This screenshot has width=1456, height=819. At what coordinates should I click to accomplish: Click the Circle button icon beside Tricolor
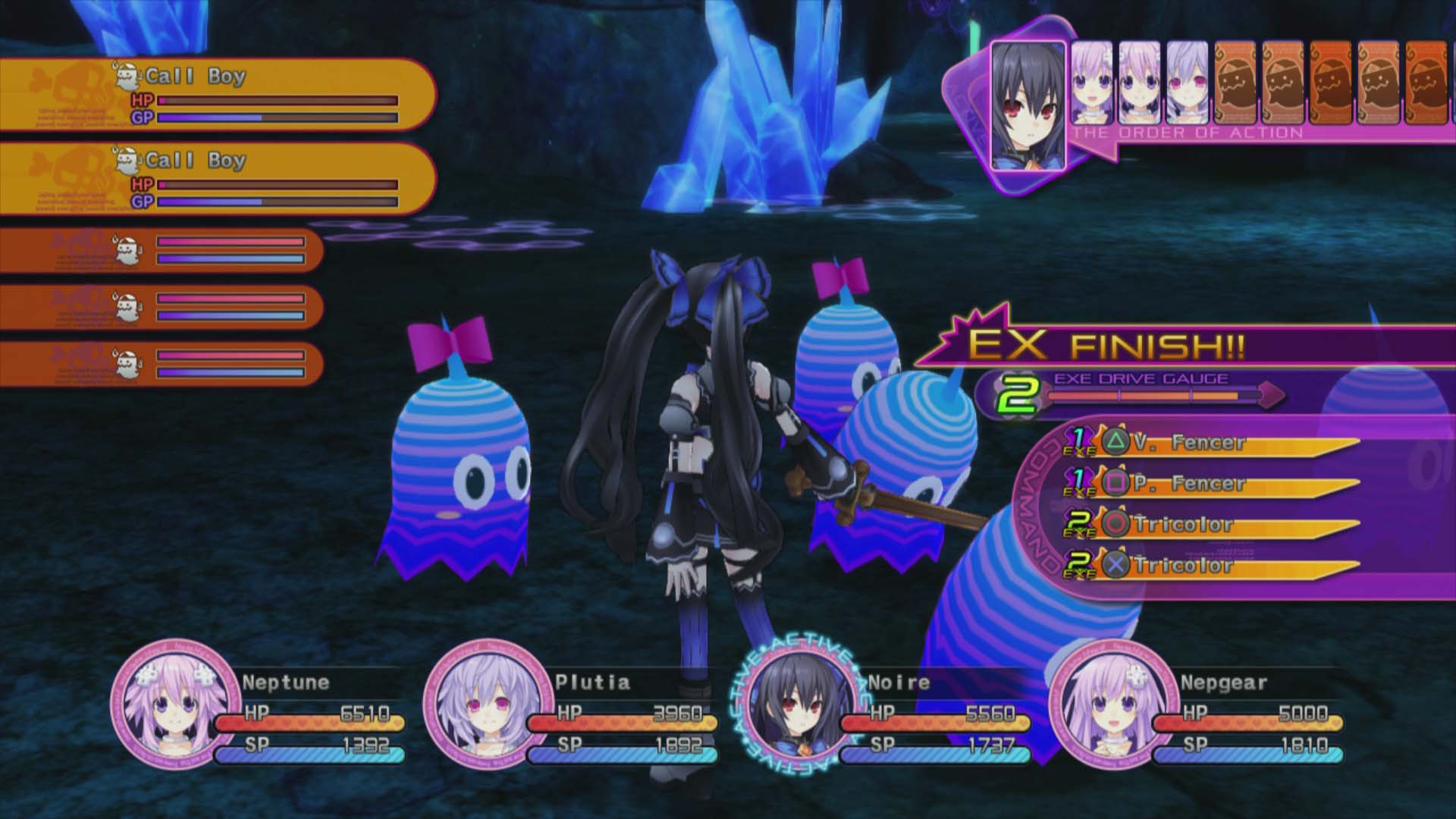click(x=1116, y=523)
